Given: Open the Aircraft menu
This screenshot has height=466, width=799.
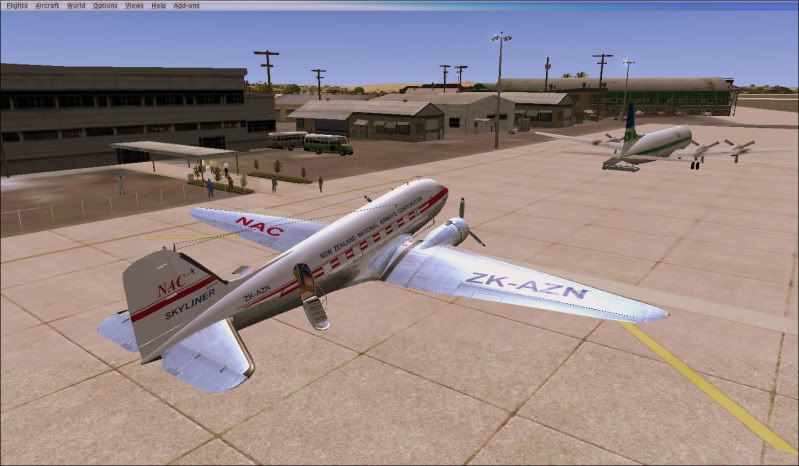Looking at the screenshot, I should point(47,5).
